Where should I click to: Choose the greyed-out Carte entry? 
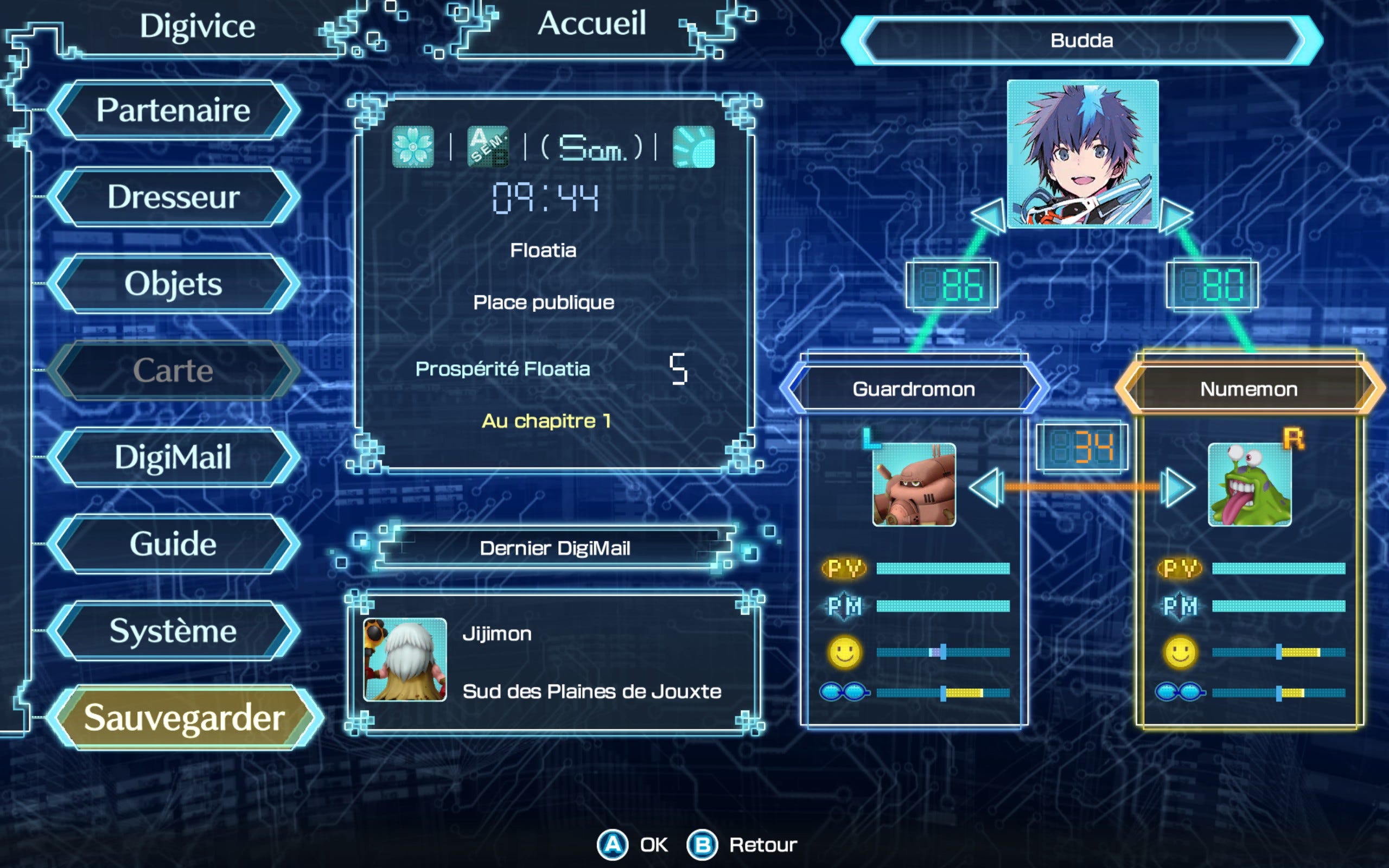point(173,371)
